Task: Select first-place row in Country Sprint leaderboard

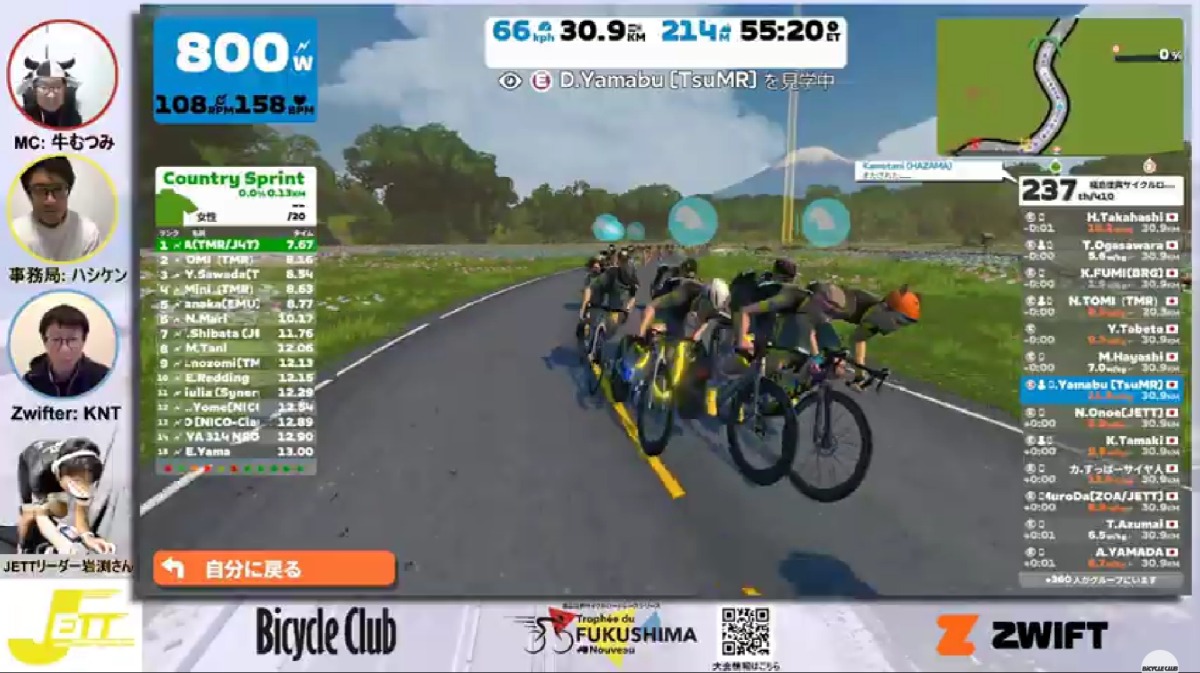Action: [236, 244]
